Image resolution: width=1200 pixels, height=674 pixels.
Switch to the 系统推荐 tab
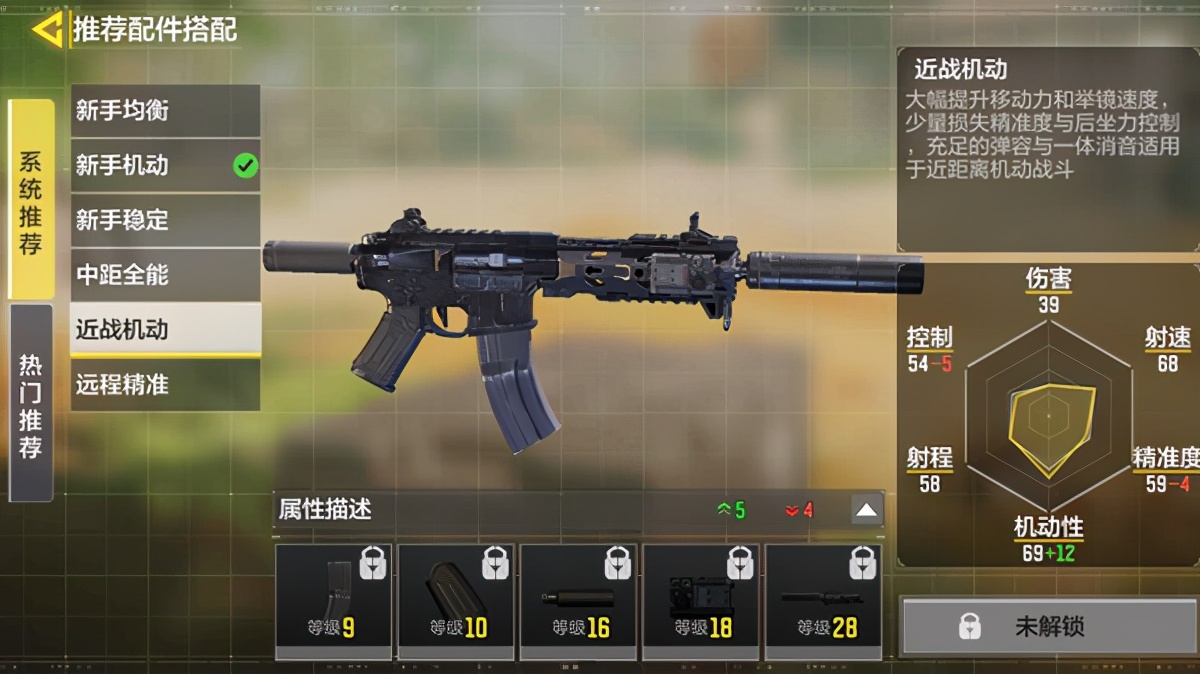coord(31,200)
